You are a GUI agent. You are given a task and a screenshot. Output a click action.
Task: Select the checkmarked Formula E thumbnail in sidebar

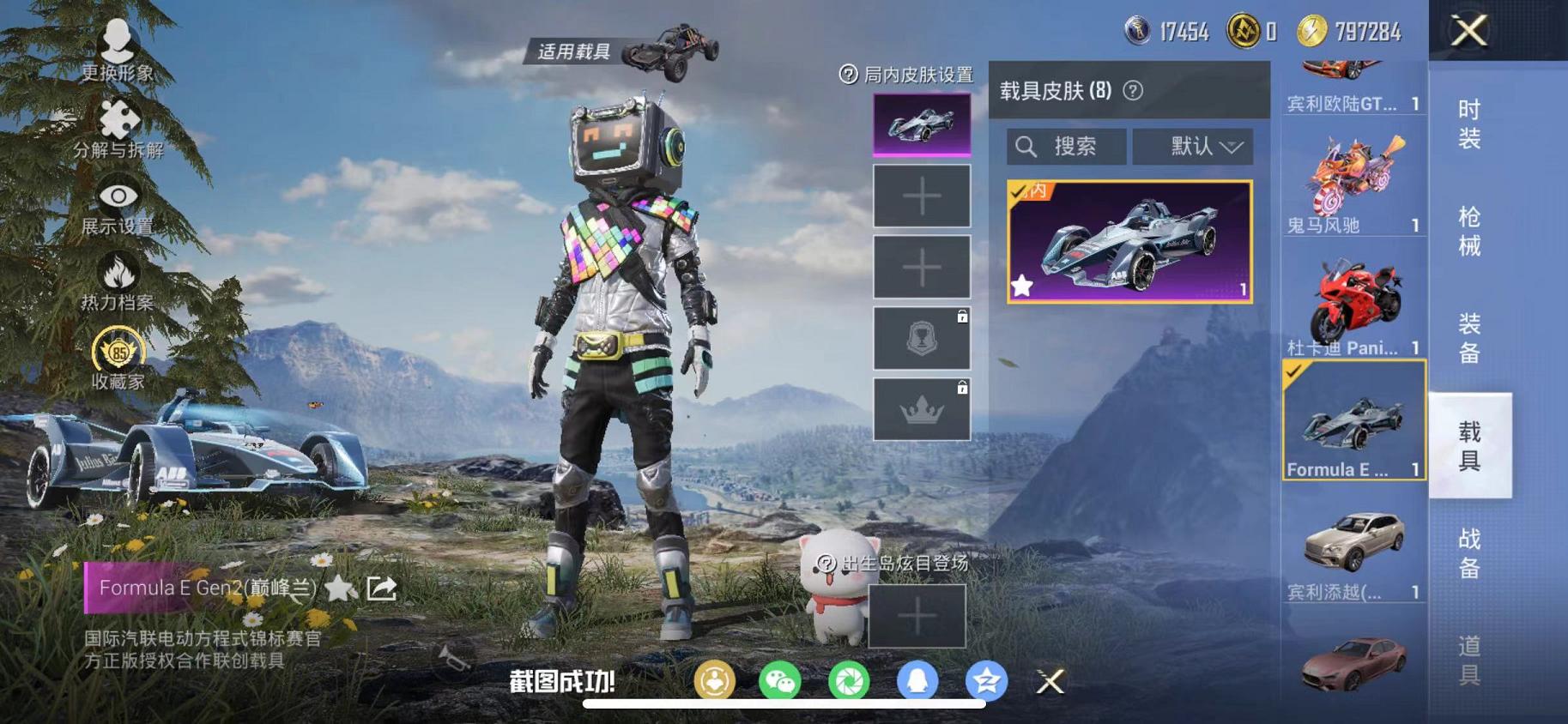(x=1353, y=422)
